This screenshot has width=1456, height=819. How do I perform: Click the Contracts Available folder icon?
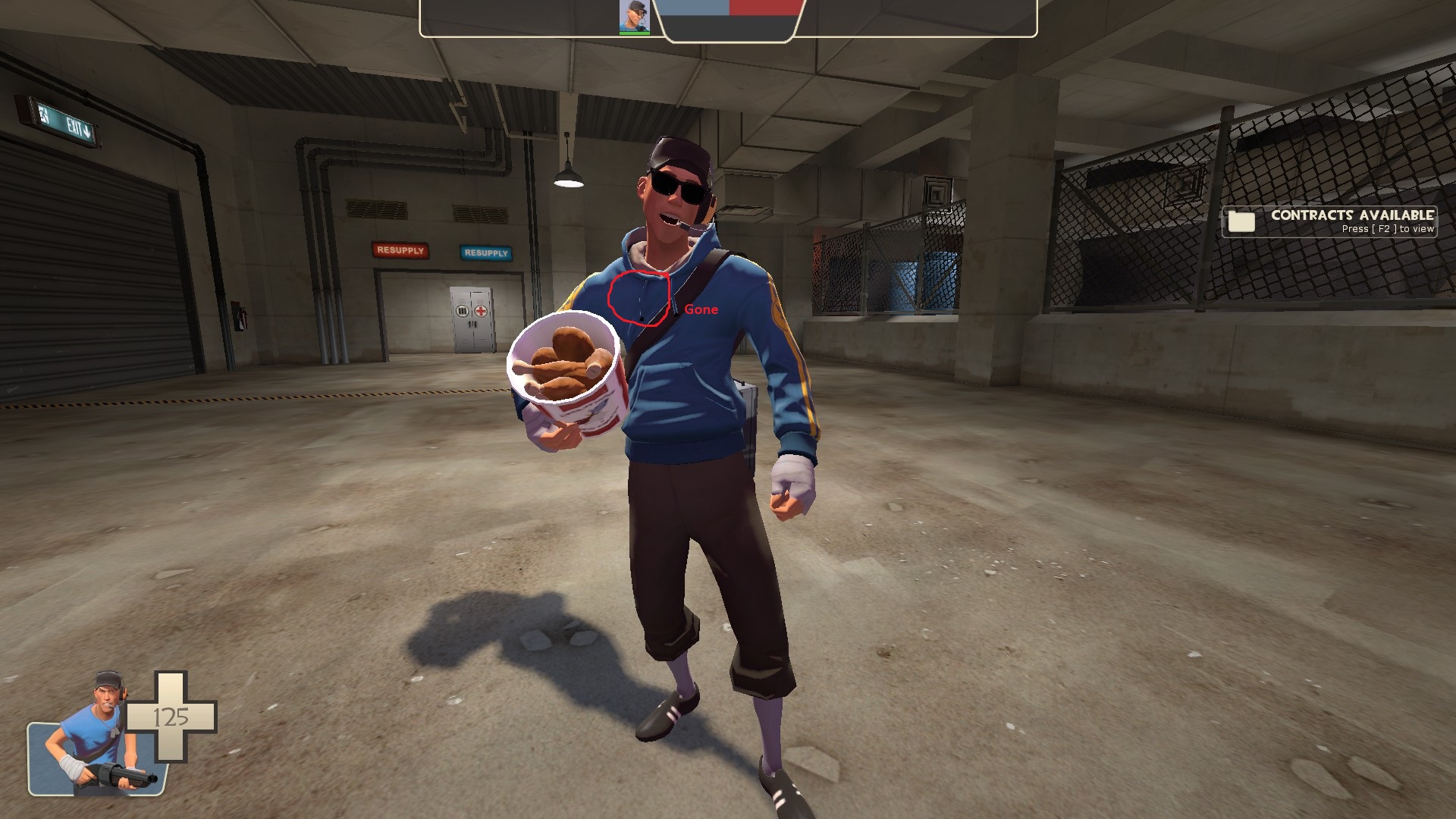coord(1241,221)
